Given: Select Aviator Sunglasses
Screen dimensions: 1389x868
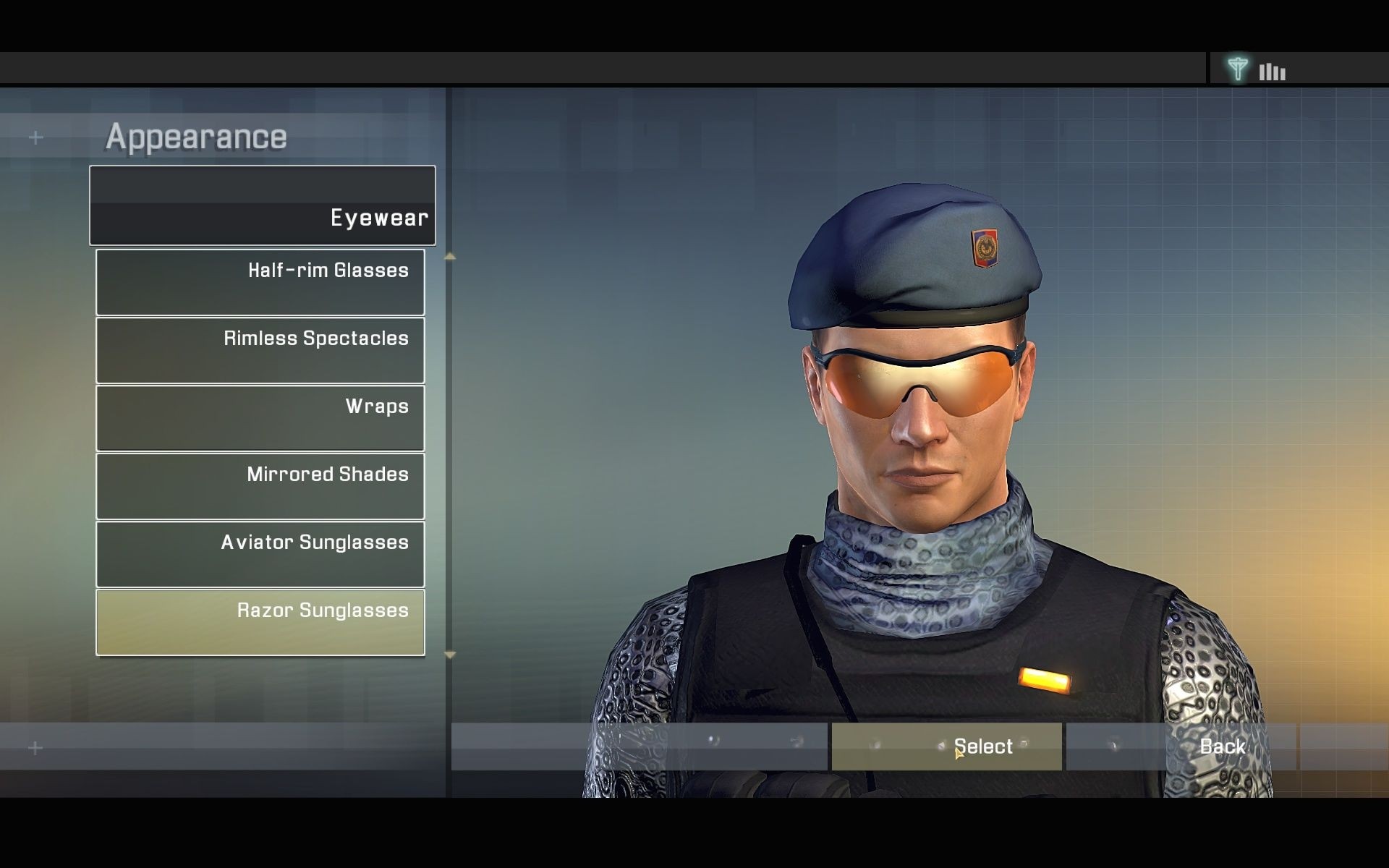Looking at the screenshot, I should pyautogui.click(x=260, y=554).
